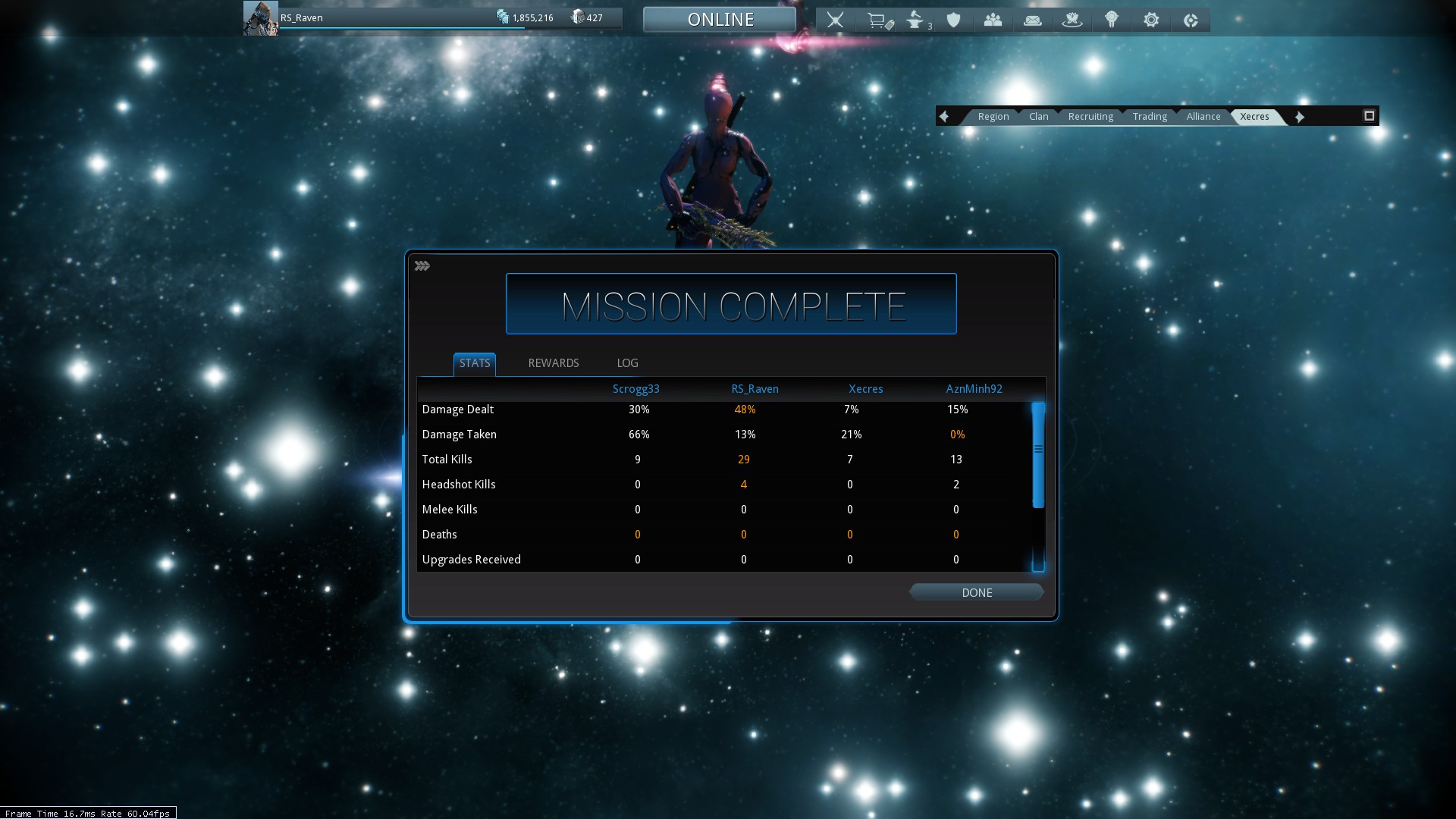Open the envelope inbox icon

tap(1032, 20)
